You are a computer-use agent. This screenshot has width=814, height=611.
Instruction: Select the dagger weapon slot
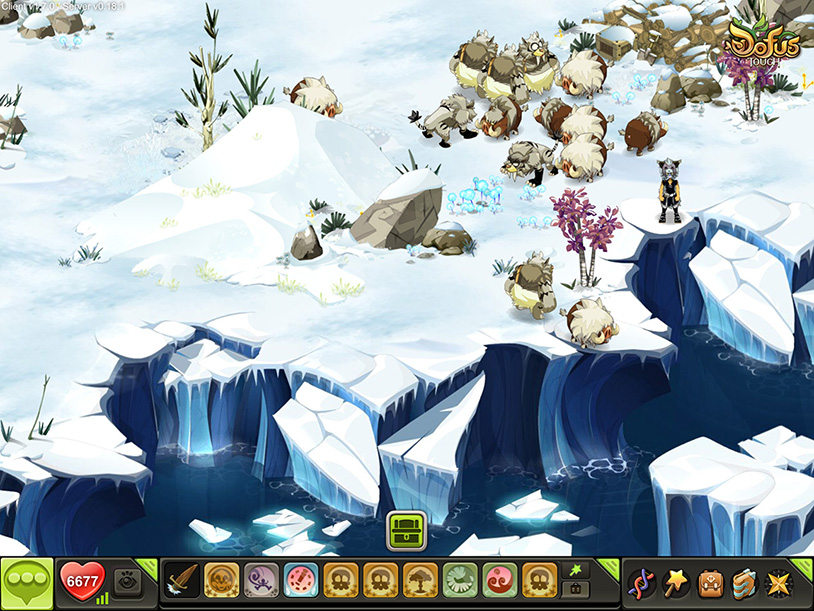tap(180, 581)
